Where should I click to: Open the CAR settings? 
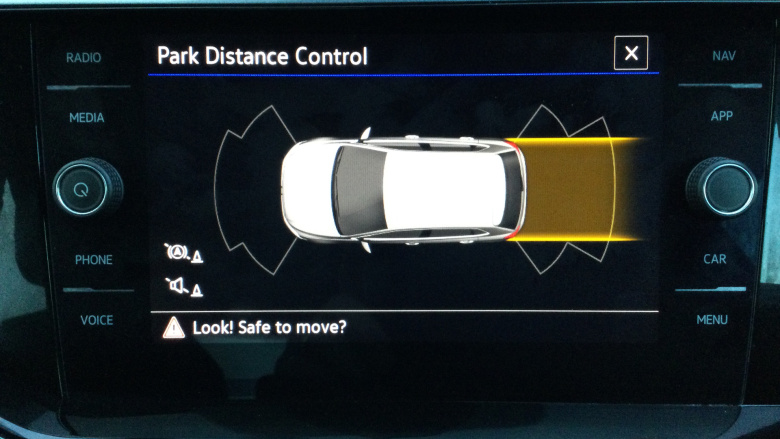[x=714, y=259]
